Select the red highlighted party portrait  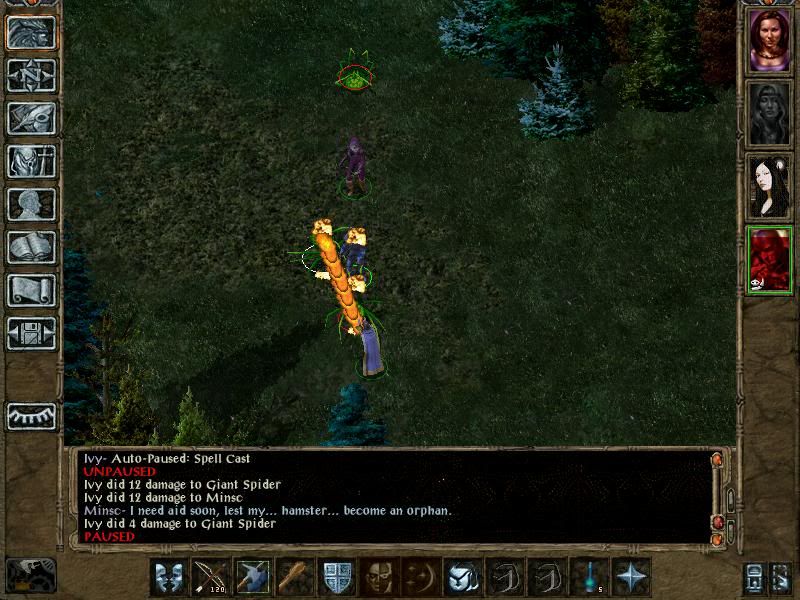coord(770,259)
